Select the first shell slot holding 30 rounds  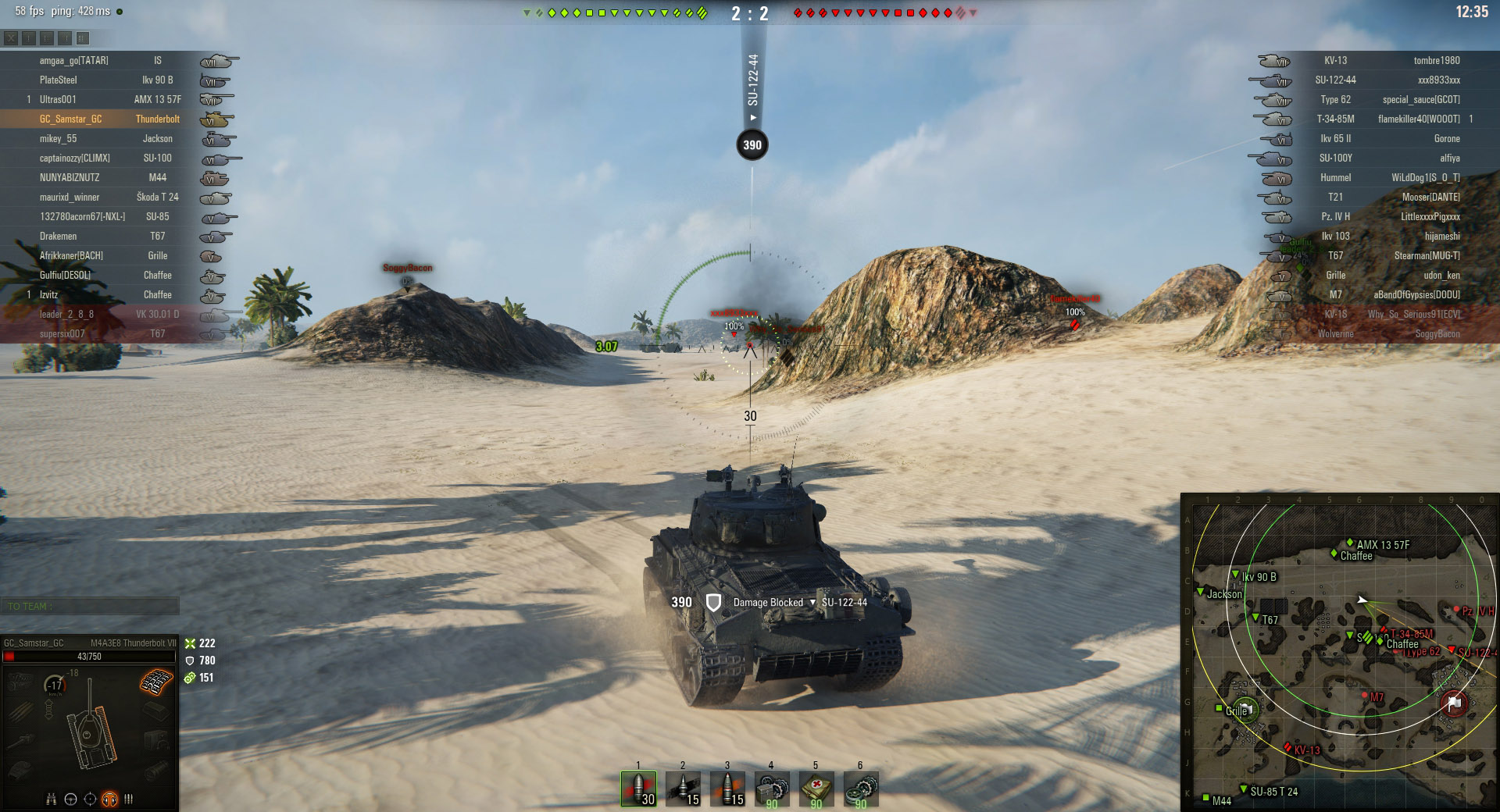638,789
